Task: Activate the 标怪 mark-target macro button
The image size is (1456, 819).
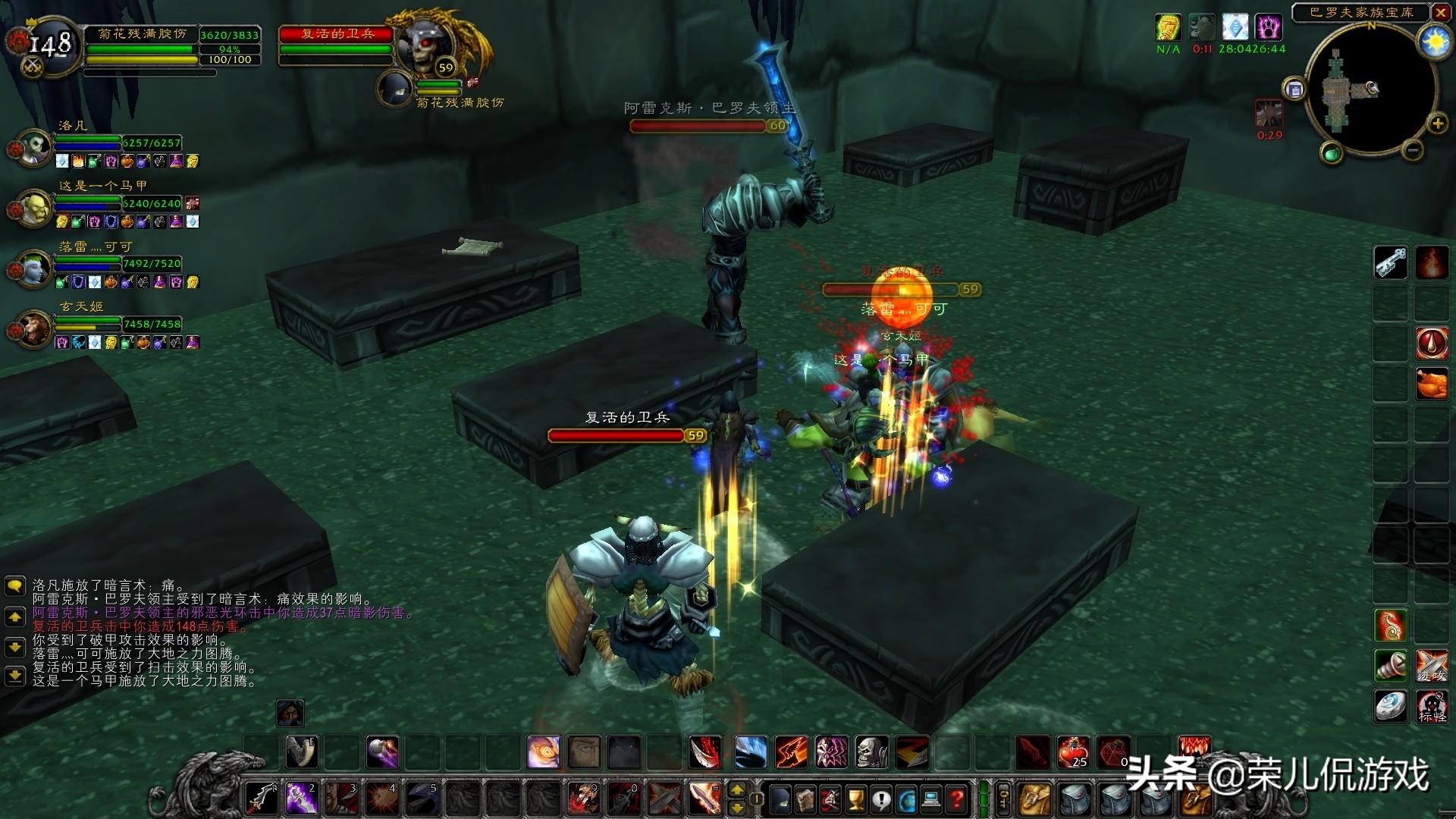Action: 1432,707
